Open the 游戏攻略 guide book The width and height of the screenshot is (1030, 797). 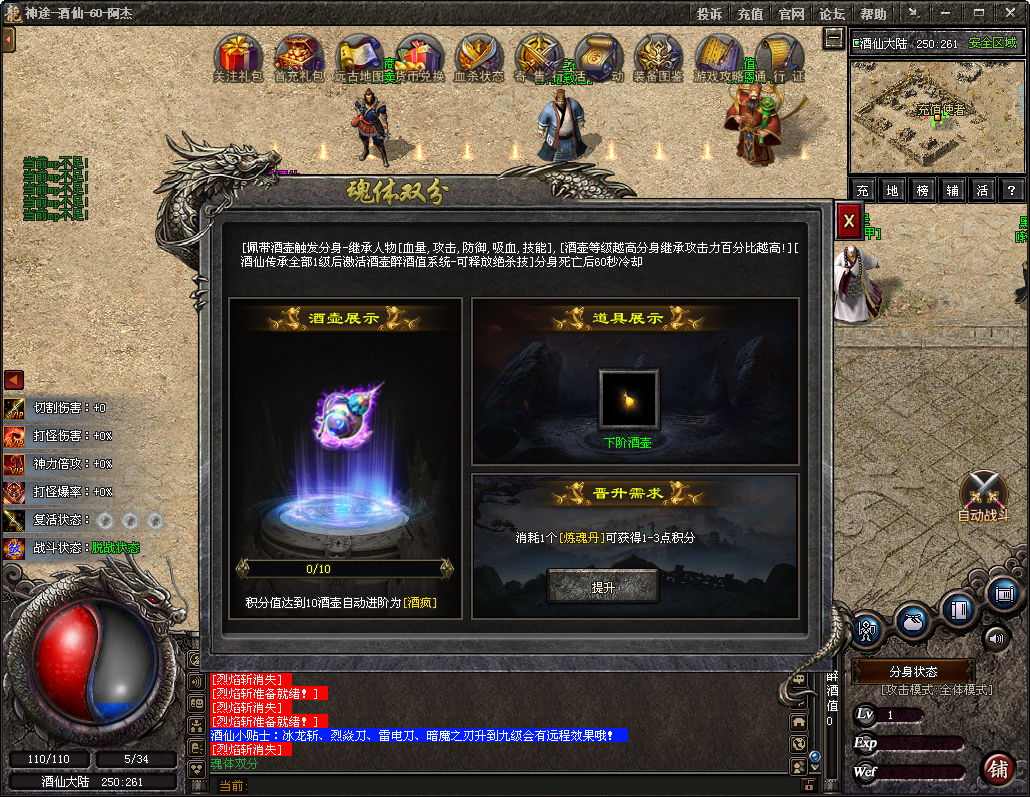(x=717, y=56)
